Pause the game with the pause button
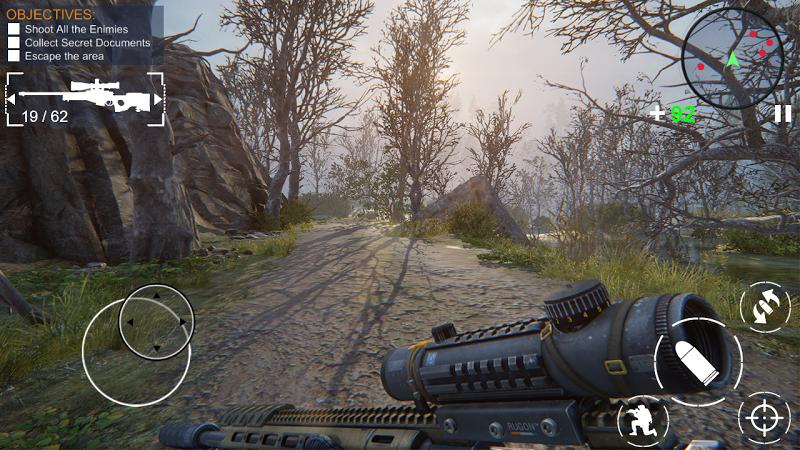Screen dimensions: 800x450 (x=782, y=114)
